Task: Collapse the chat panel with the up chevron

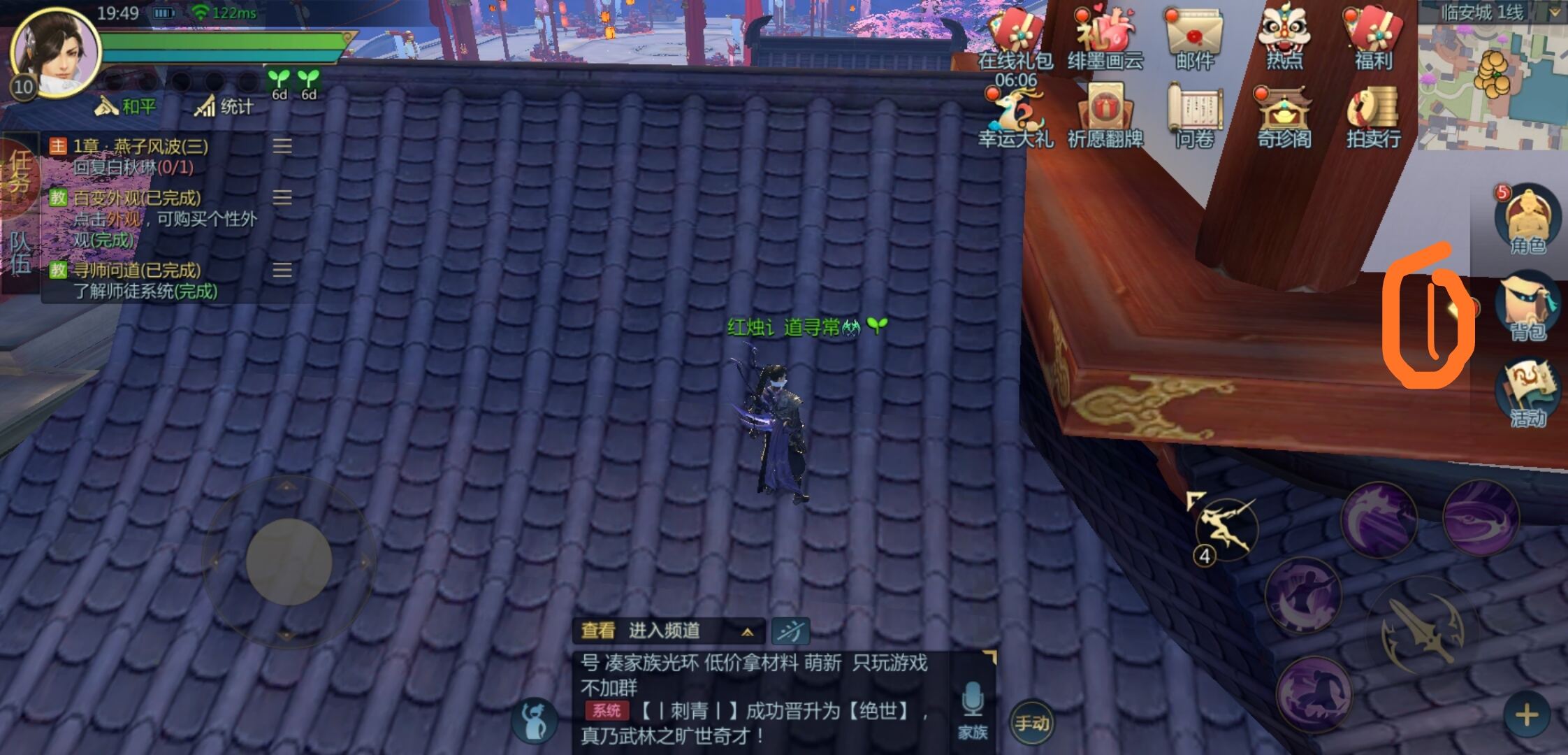Action: pos(746,631)
